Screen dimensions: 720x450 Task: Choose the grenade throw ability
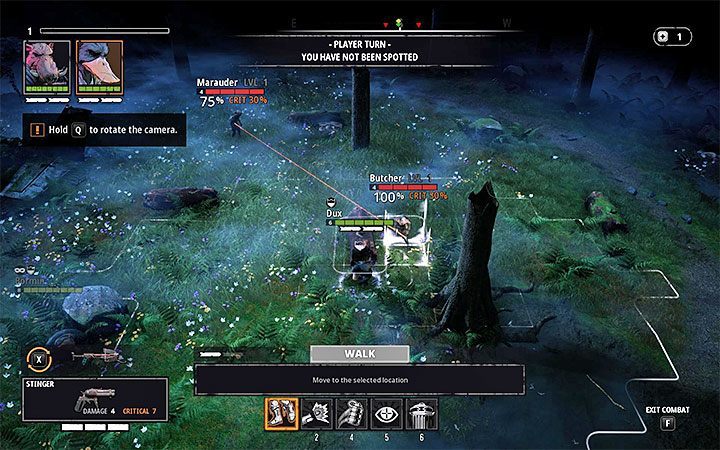351,414
